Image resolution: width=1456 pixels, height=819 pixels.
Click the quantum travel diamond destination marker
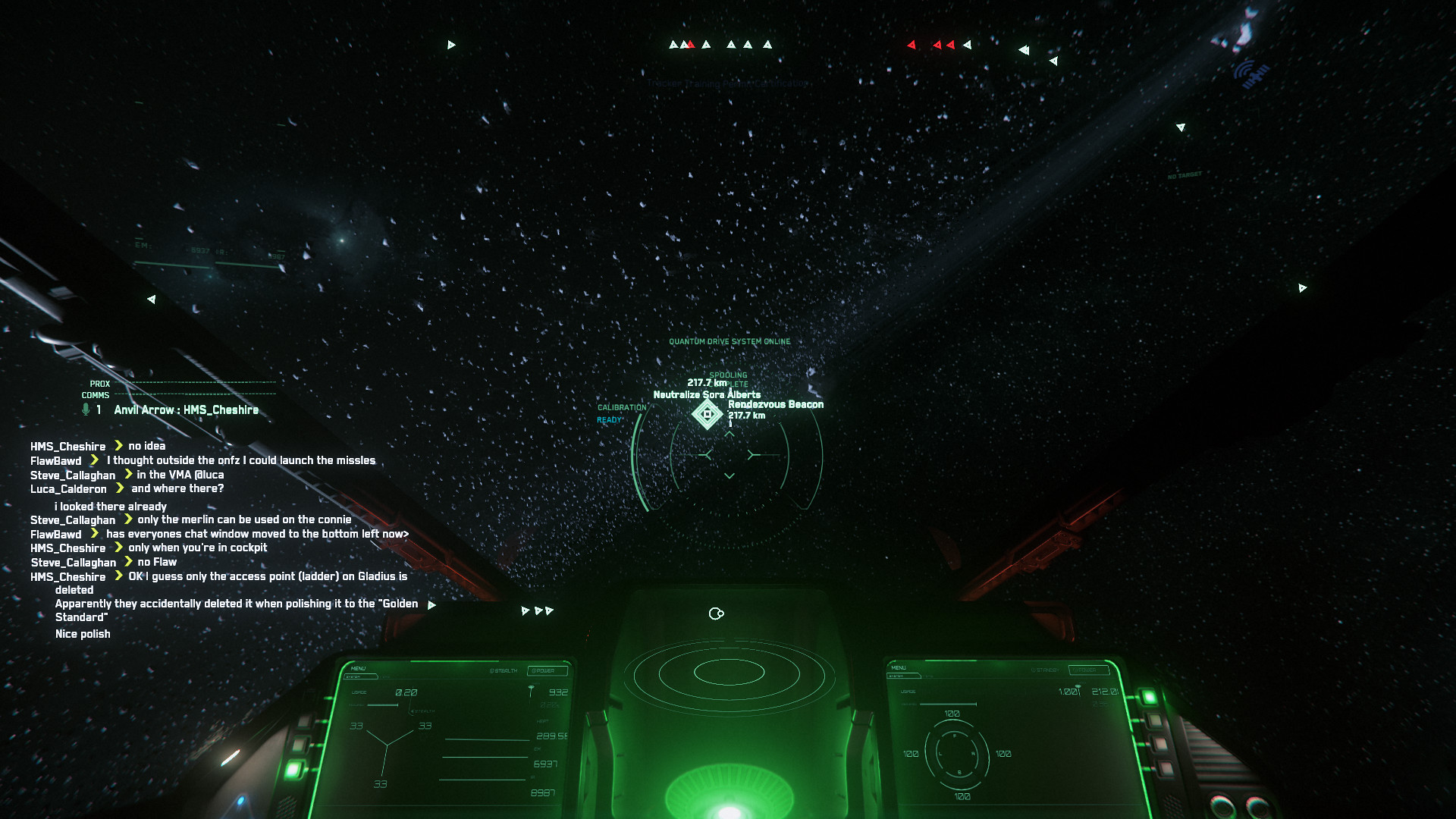(x=707, y=416)
